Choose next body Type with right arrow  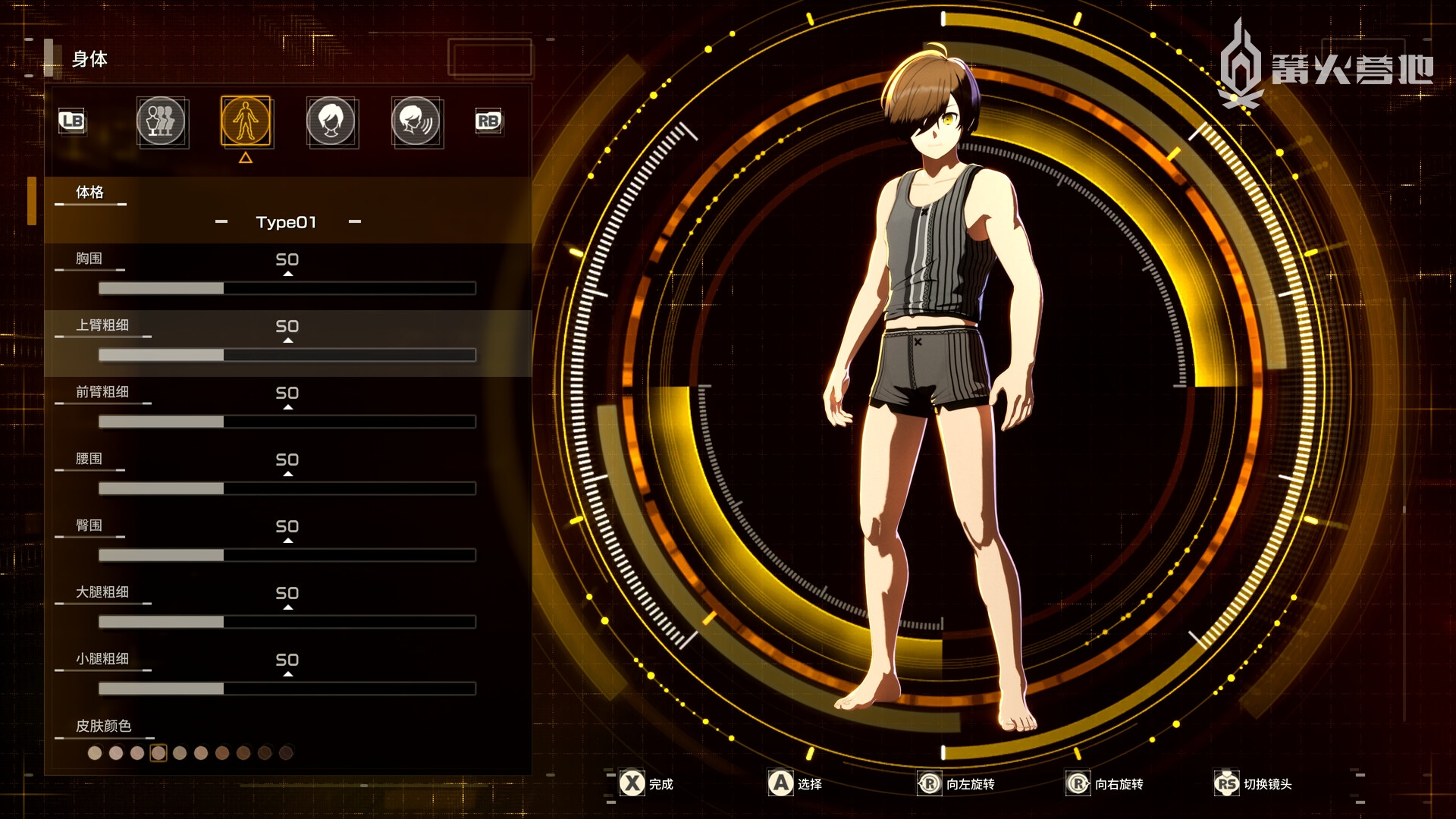coord(354,222)
